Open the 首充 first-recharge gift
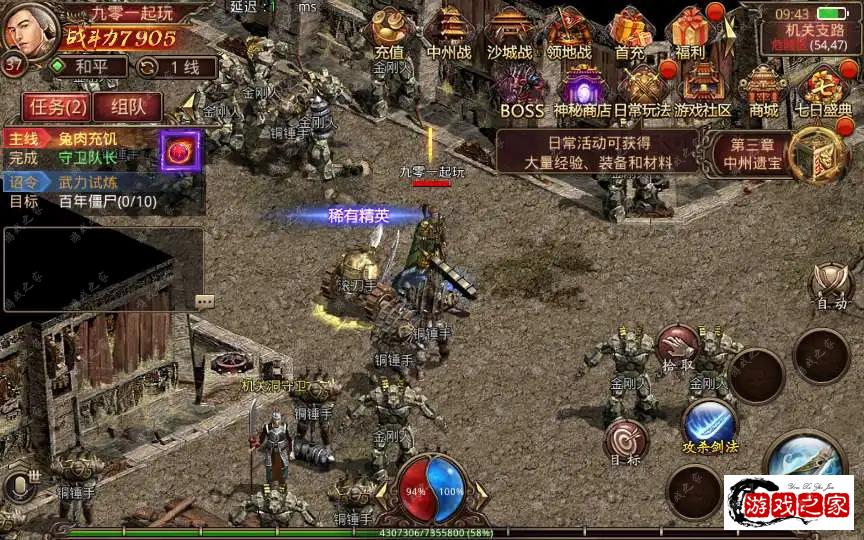The width and height of the screenshot is (864, 540). tap(630, 34)
